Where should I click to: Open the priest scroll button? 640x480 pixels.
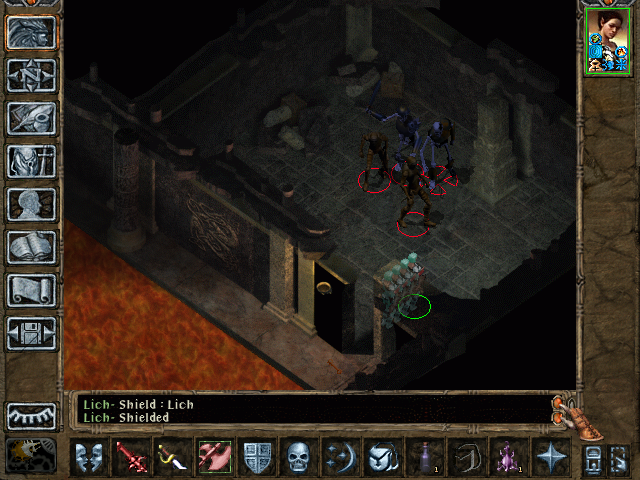(32, 290)
